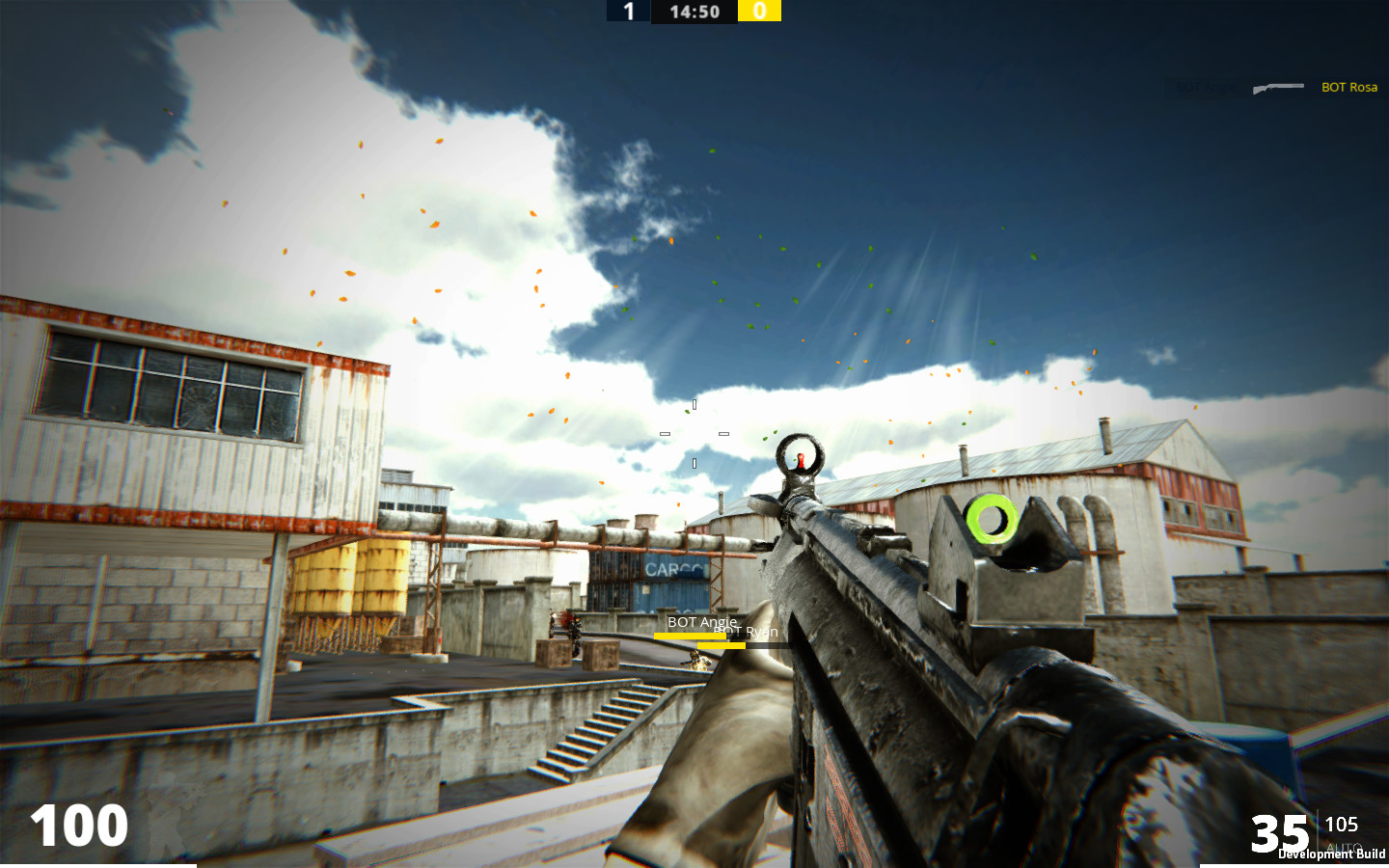1389x868 pixels.
Task: Toggle the blue team score box
Action: [628, 11]
